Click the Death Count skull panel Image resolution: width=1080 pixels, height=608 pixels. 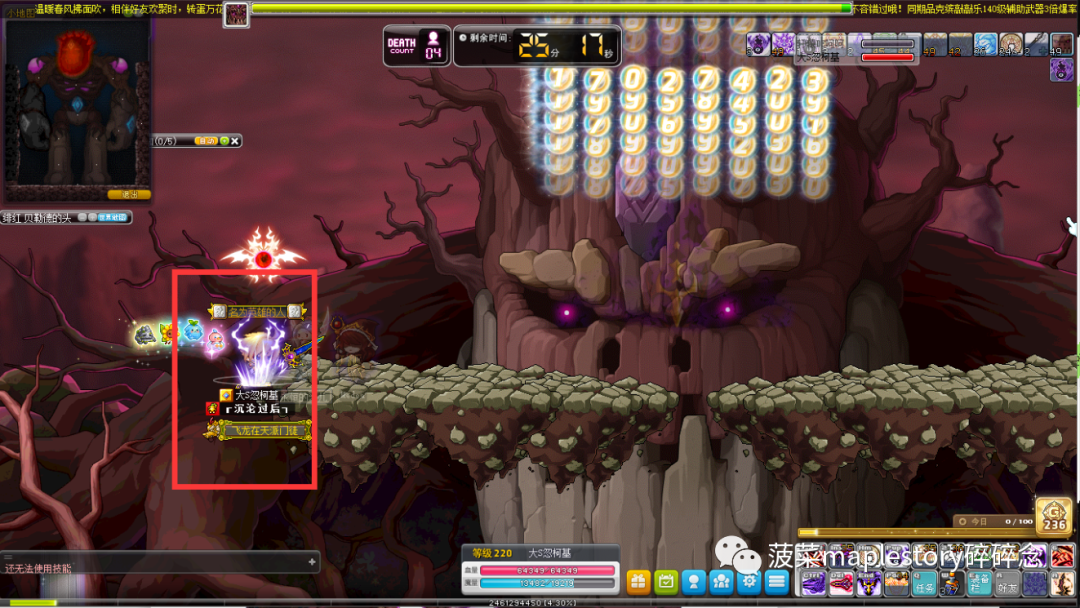pyautogui.click(x=418, y=45)
